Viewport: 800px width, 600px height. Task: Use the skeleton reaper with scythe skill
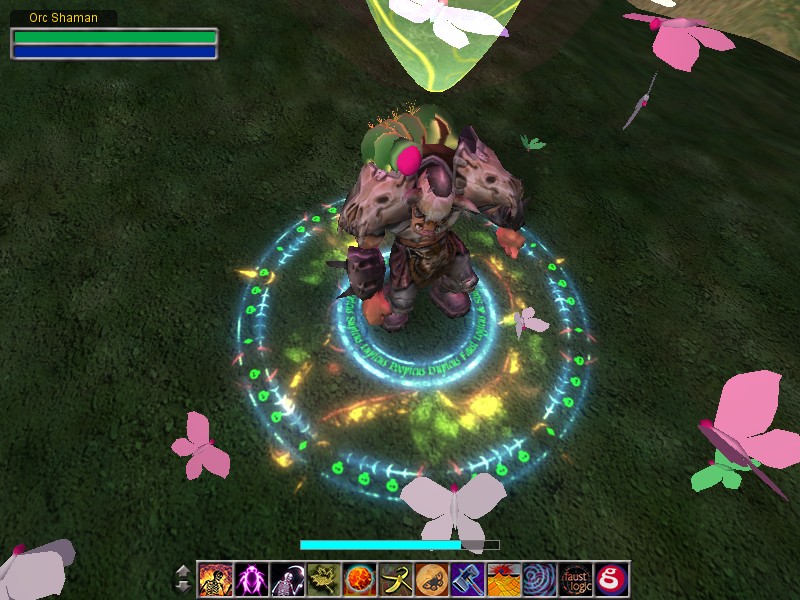[288, 579]
